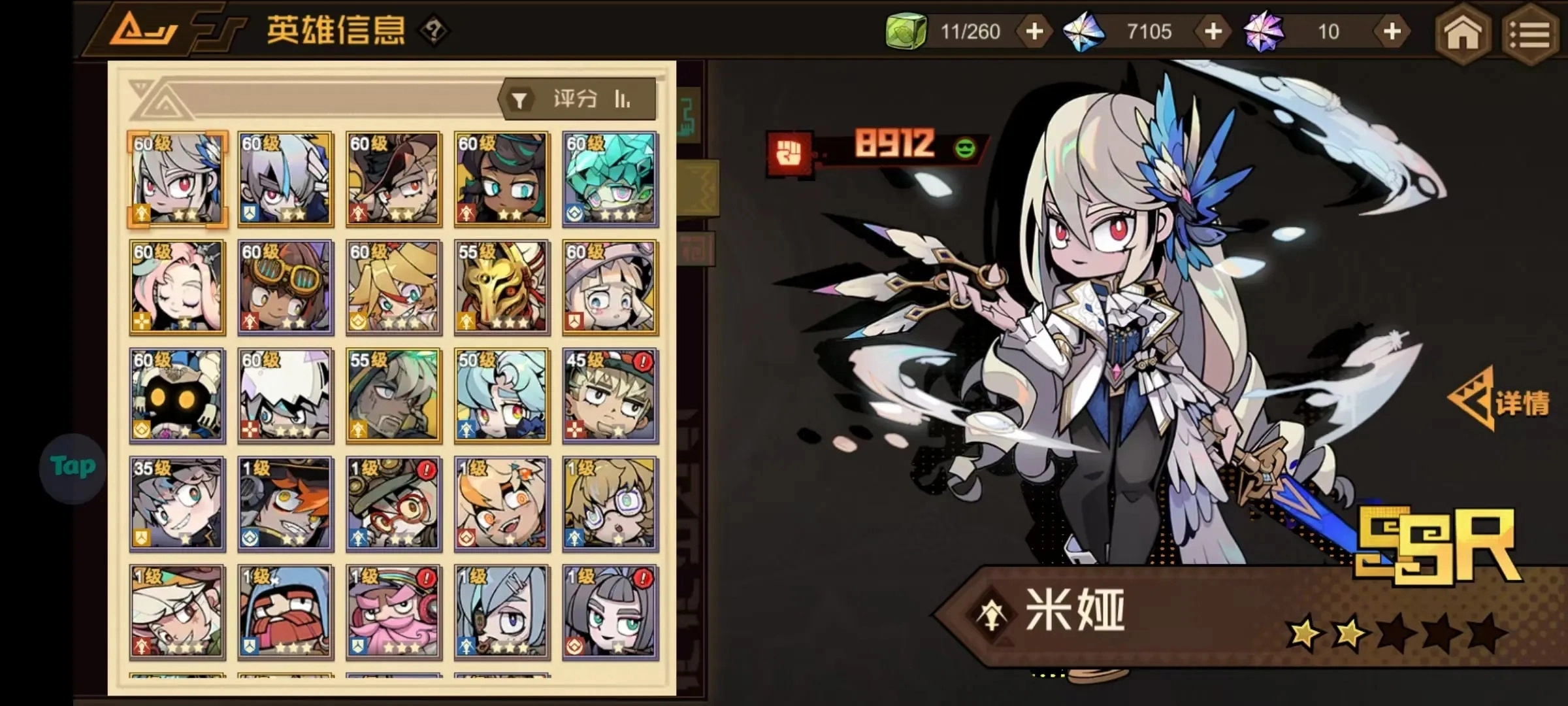Click the purple shard currency icon showing 10
Screen dimensions: 1568x706
1264,31
